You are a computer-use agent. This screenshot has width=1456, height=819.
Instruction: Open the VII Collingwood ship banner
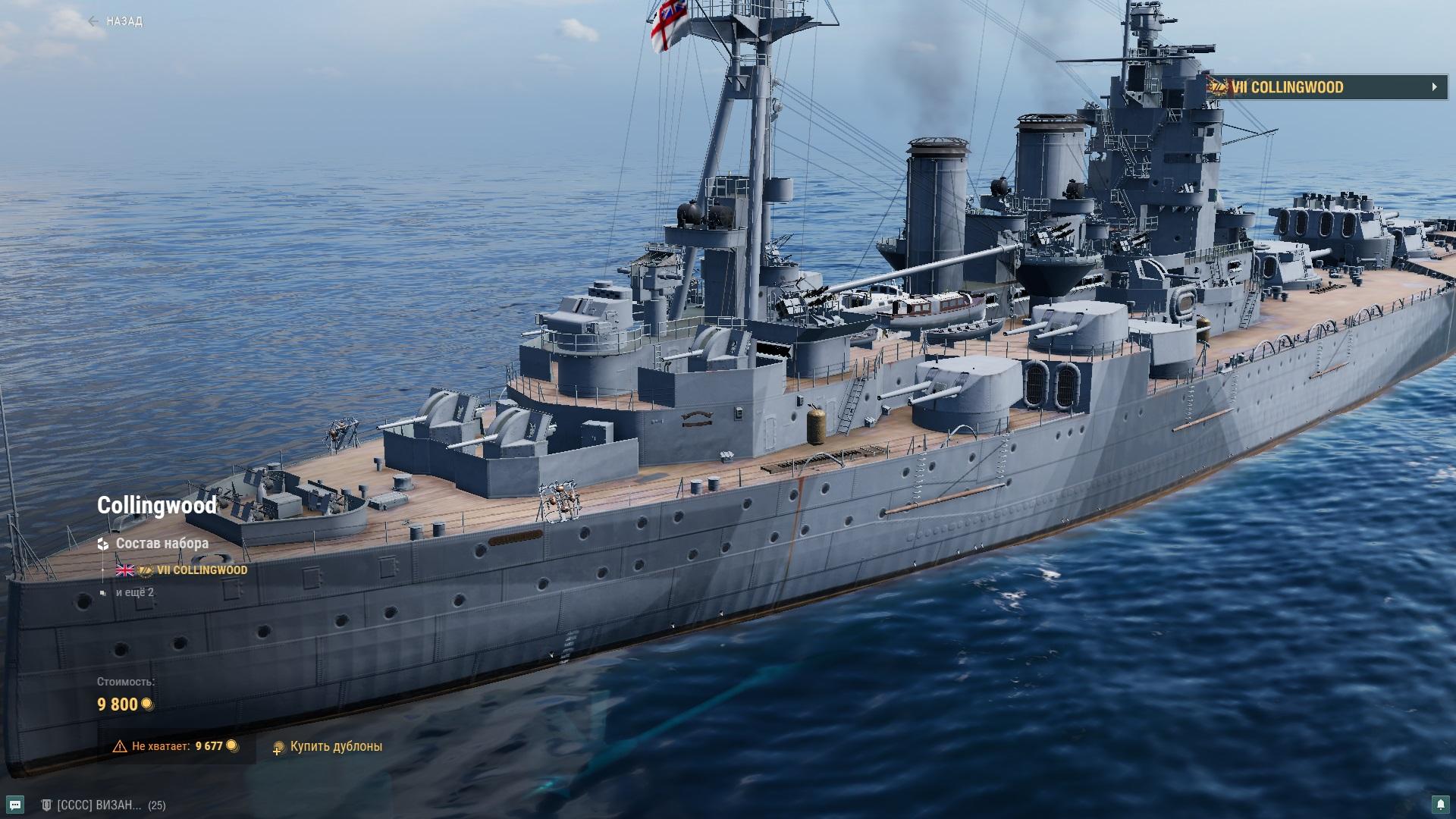(1327, 87)
